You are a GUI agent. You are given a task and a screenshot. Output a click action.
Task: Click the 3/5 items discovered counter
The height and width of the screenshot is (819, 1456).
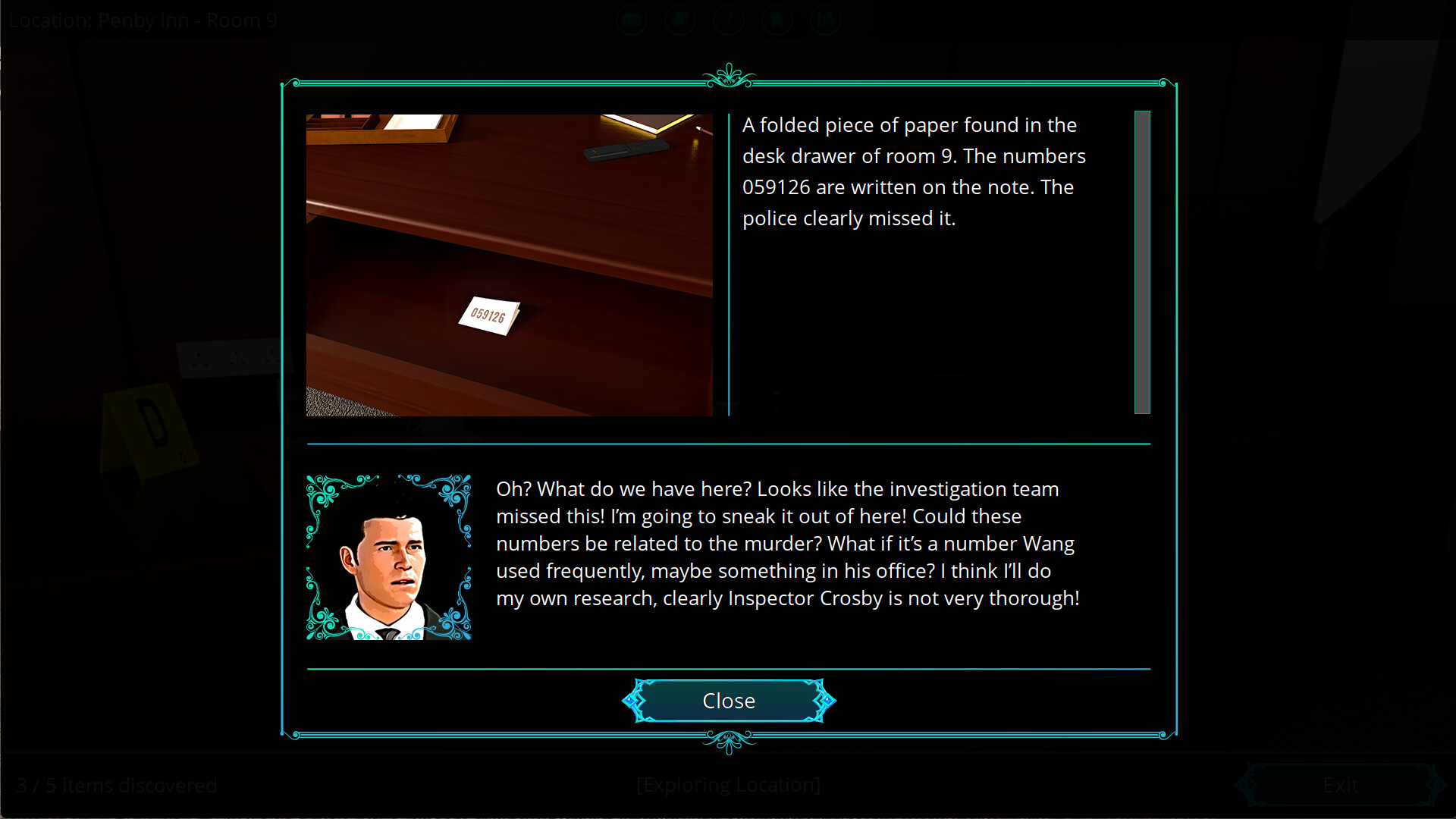click(118, 786)
